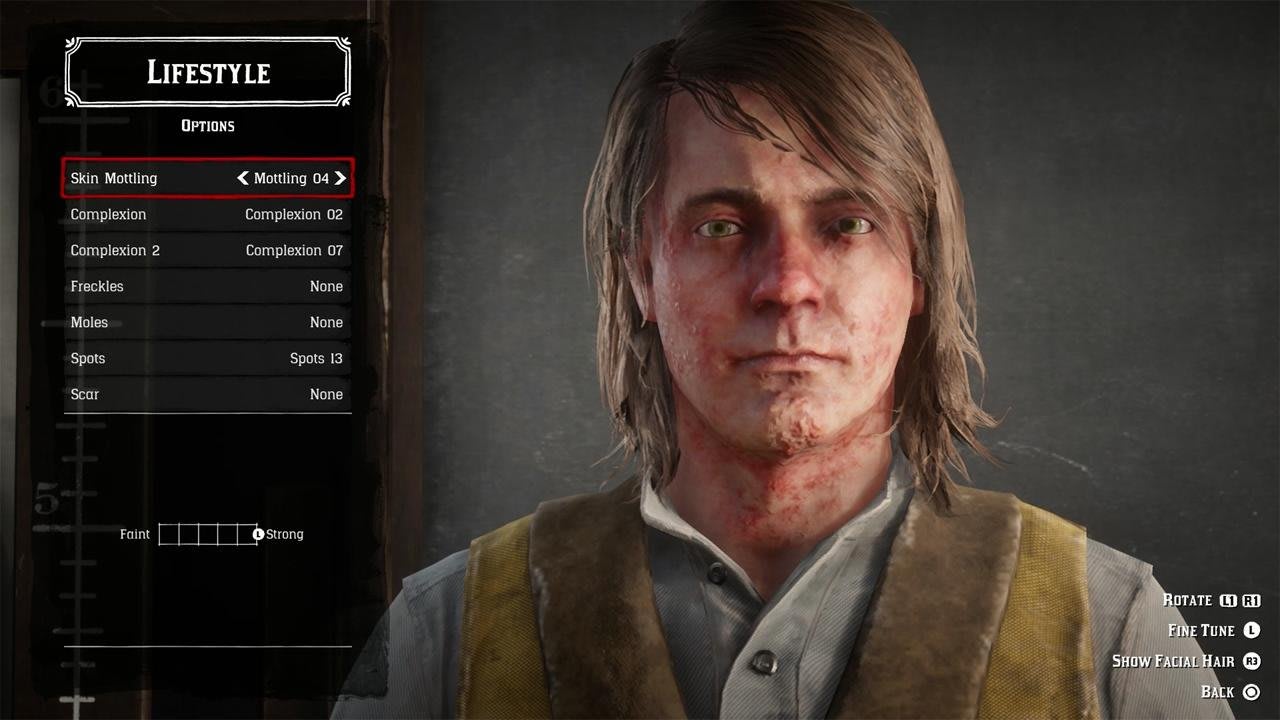Open the Complexion 2 option row

207,250
